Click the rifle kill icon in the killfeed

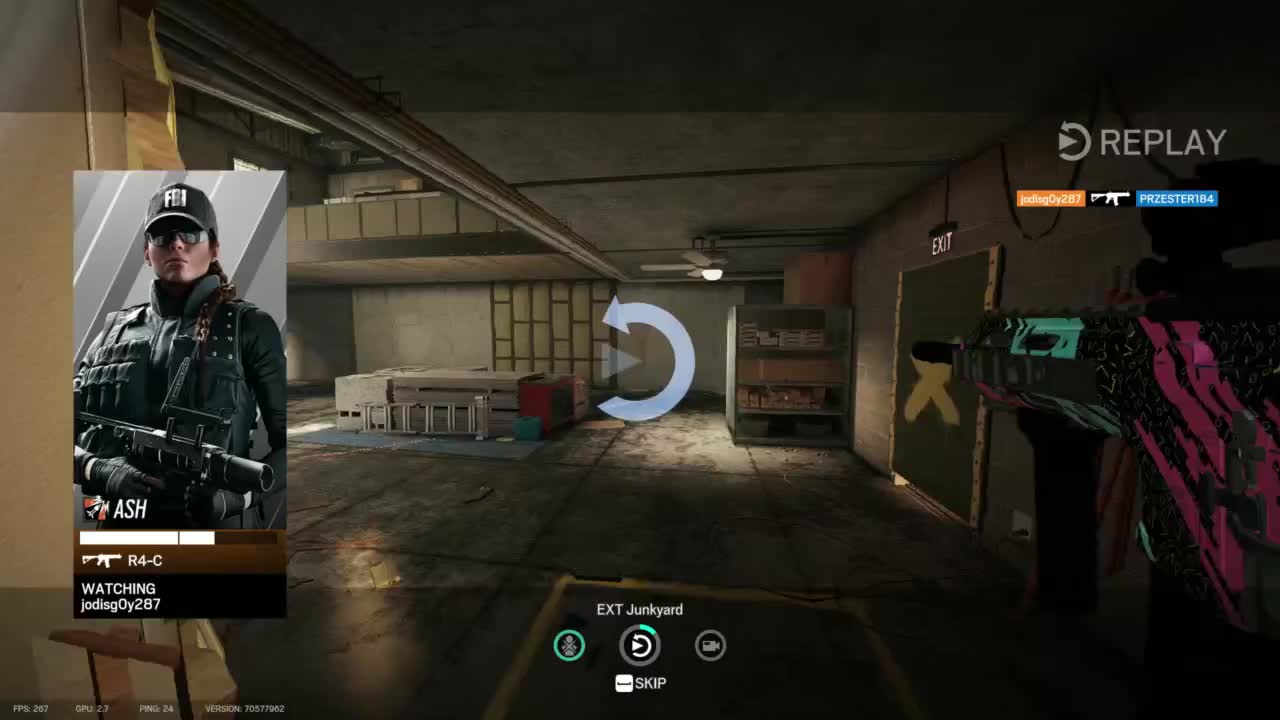[x=1113, y=197]
